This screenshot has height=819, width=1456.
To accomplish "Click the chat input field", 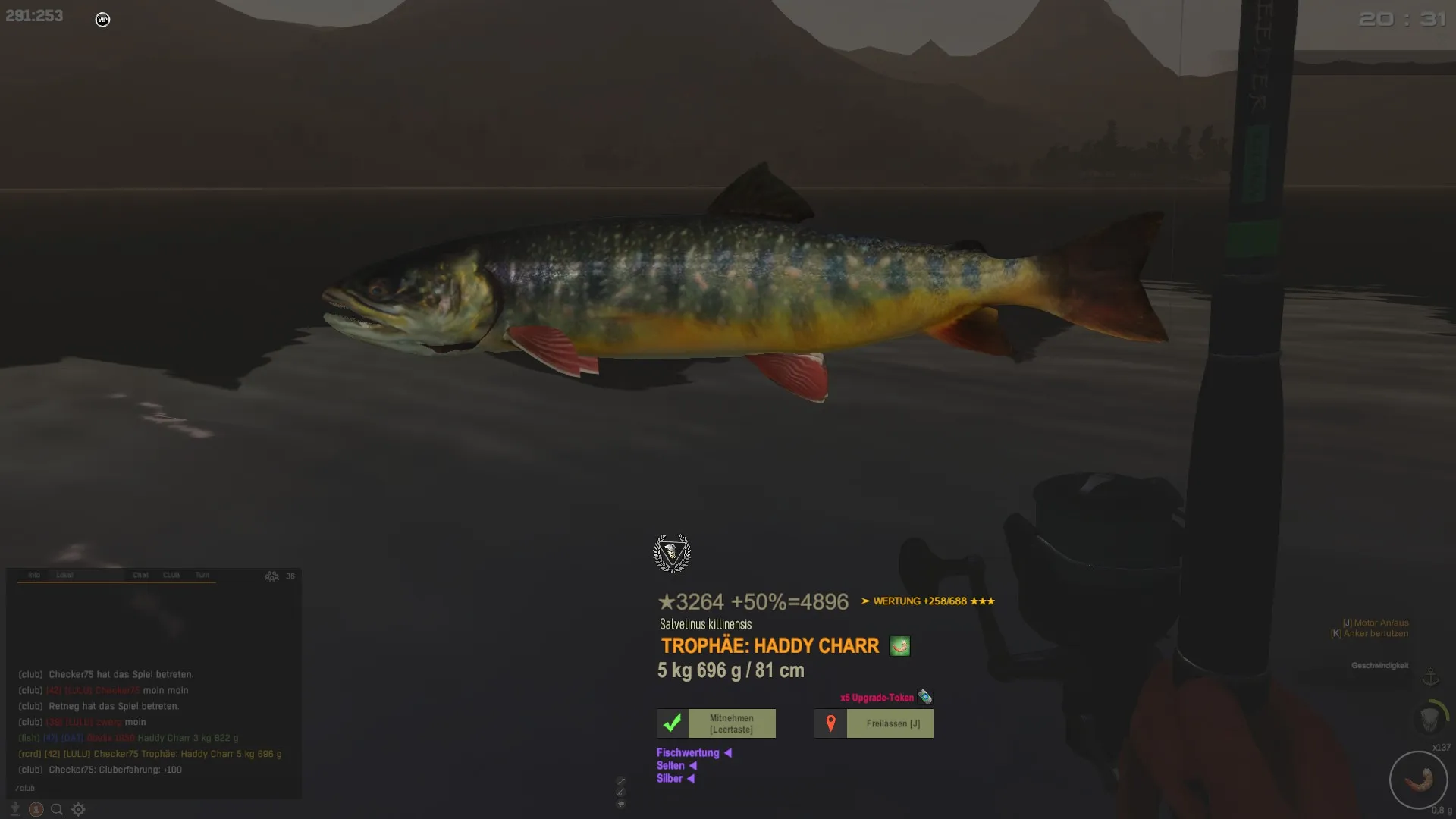I will [x=152, y=788].
